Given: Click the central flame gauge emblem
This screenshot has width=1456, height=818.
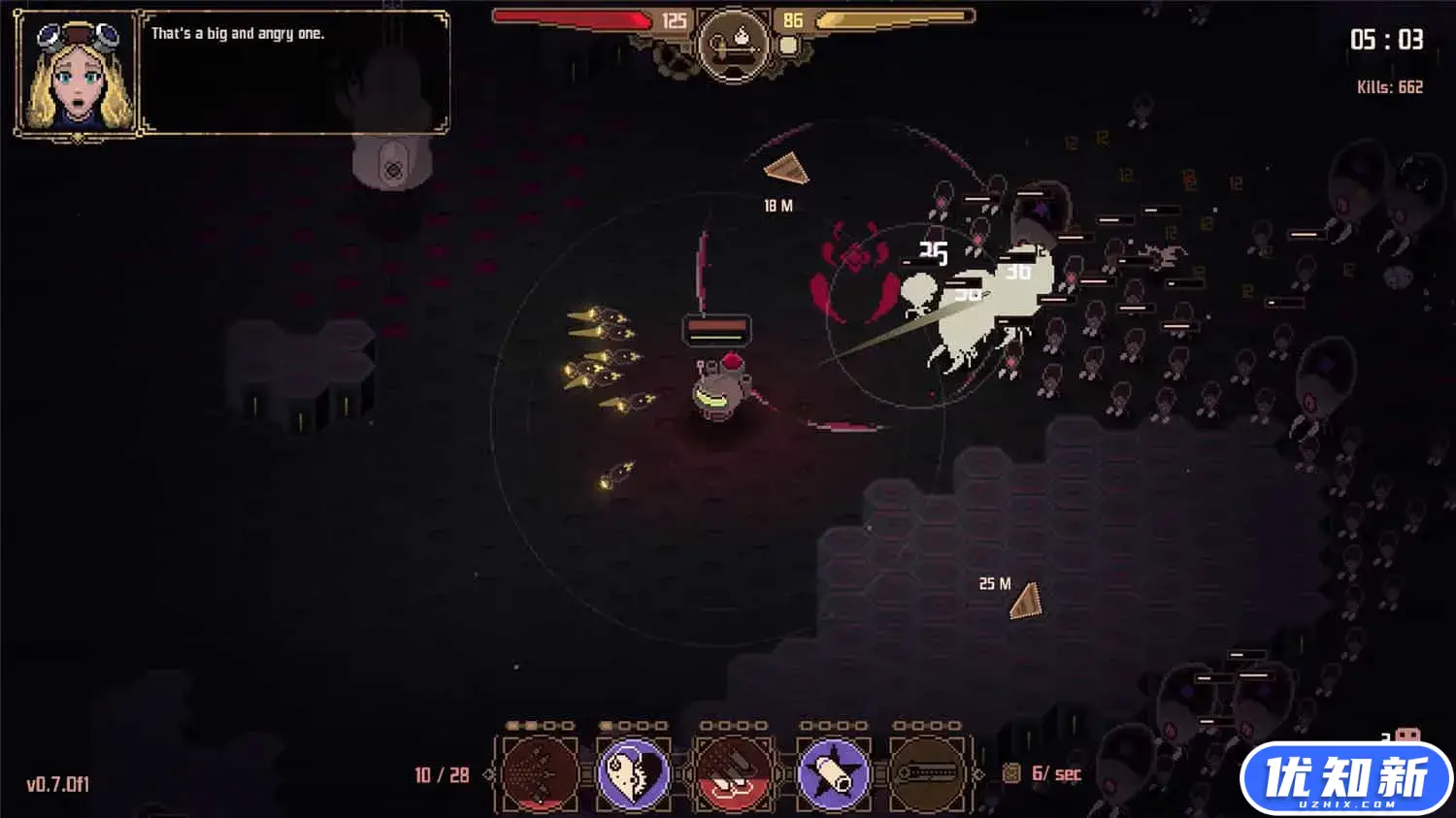Looking at the screenshot, I should [734, 42].
